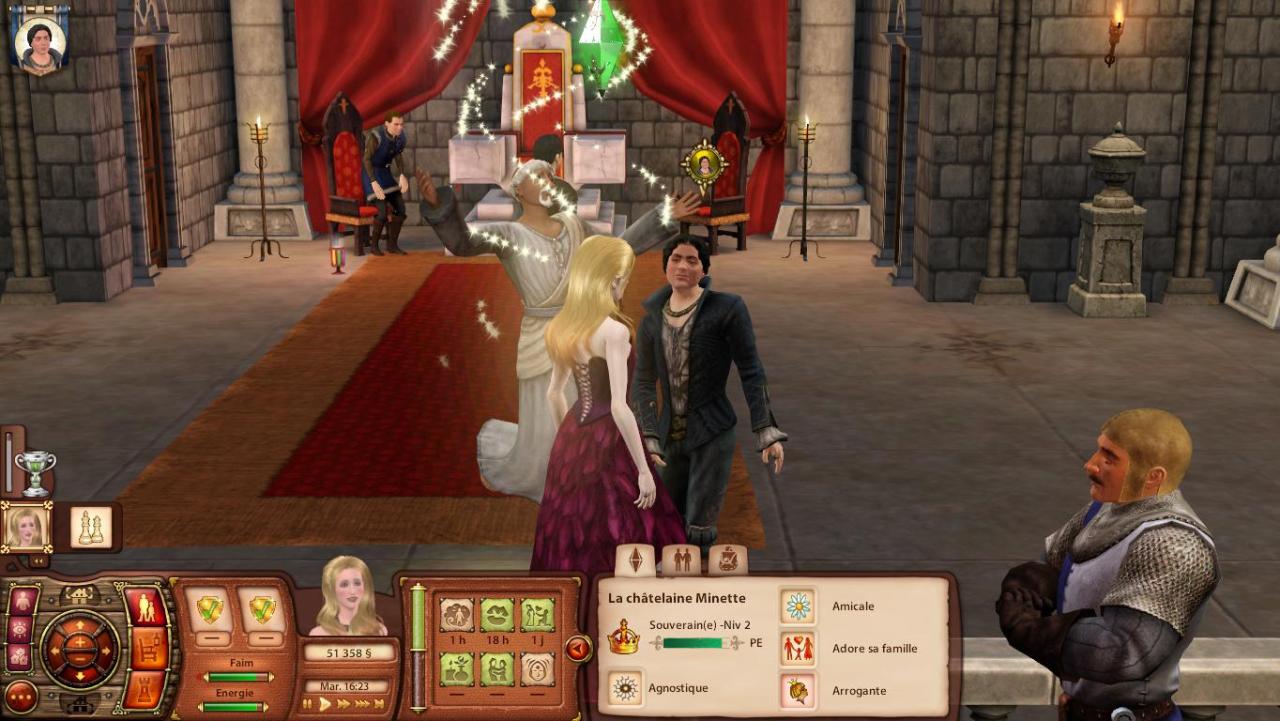Screen dimensions: 1280x721
Task: Select the Adore sa famille trait icon
Action: 797,648
